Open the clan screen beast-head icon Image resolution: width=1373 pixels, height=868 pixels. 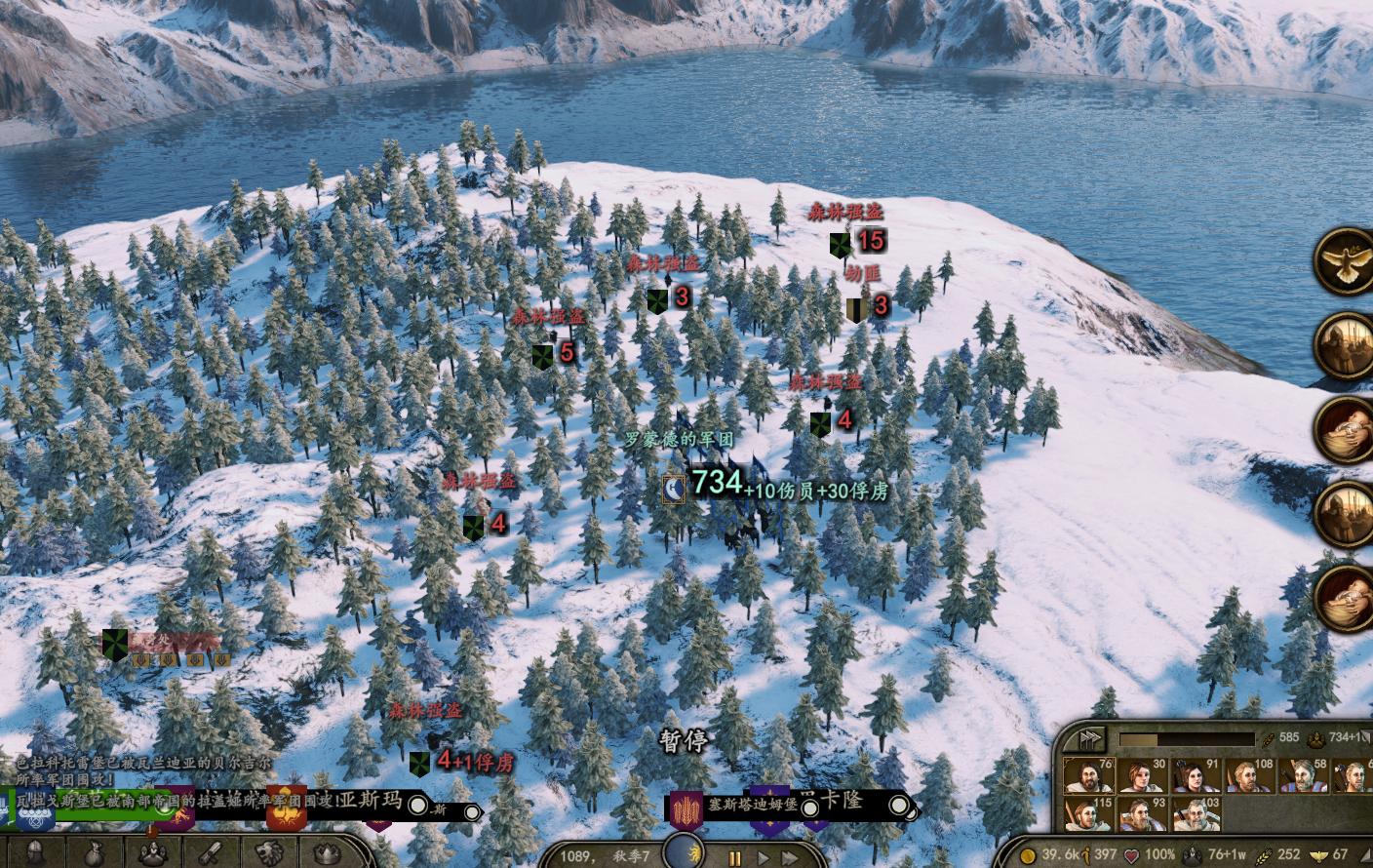tap(271, 852)
